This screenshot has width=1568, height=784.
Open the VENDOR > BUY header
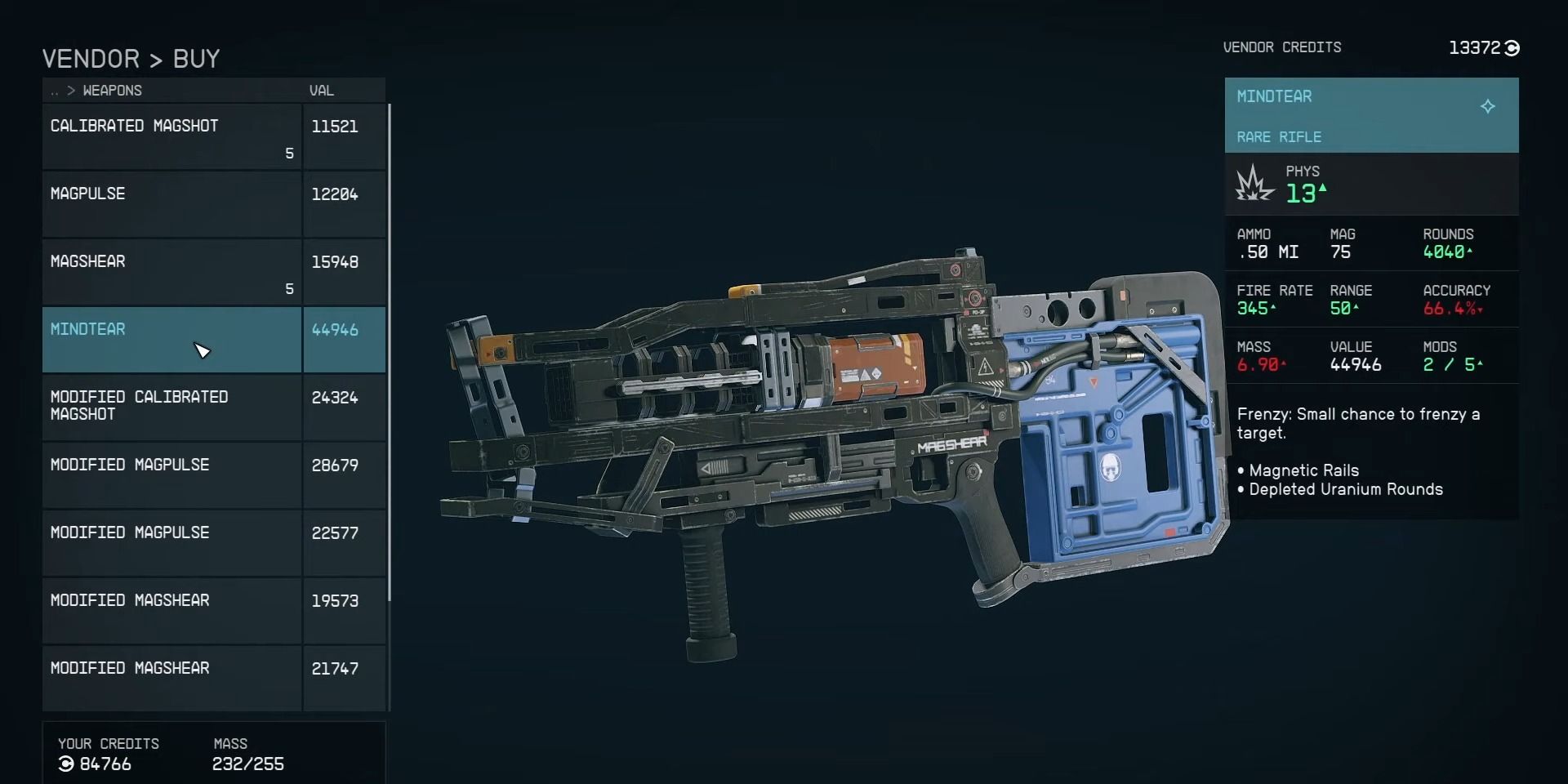tap(131, 58)
